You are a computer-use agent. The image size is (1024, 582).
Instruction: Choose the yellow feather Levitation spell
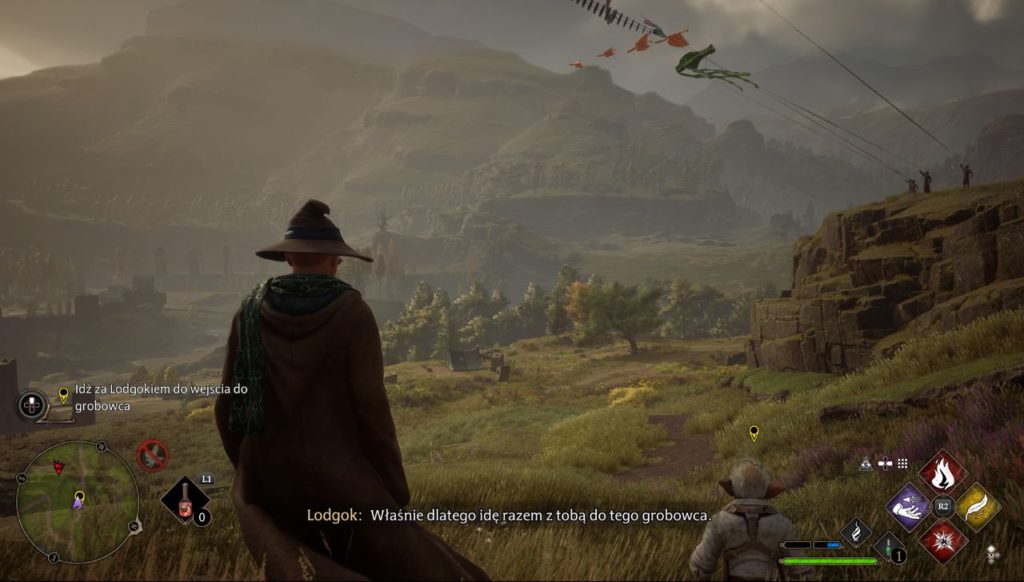pyautogui.click(x=977, y=506)
